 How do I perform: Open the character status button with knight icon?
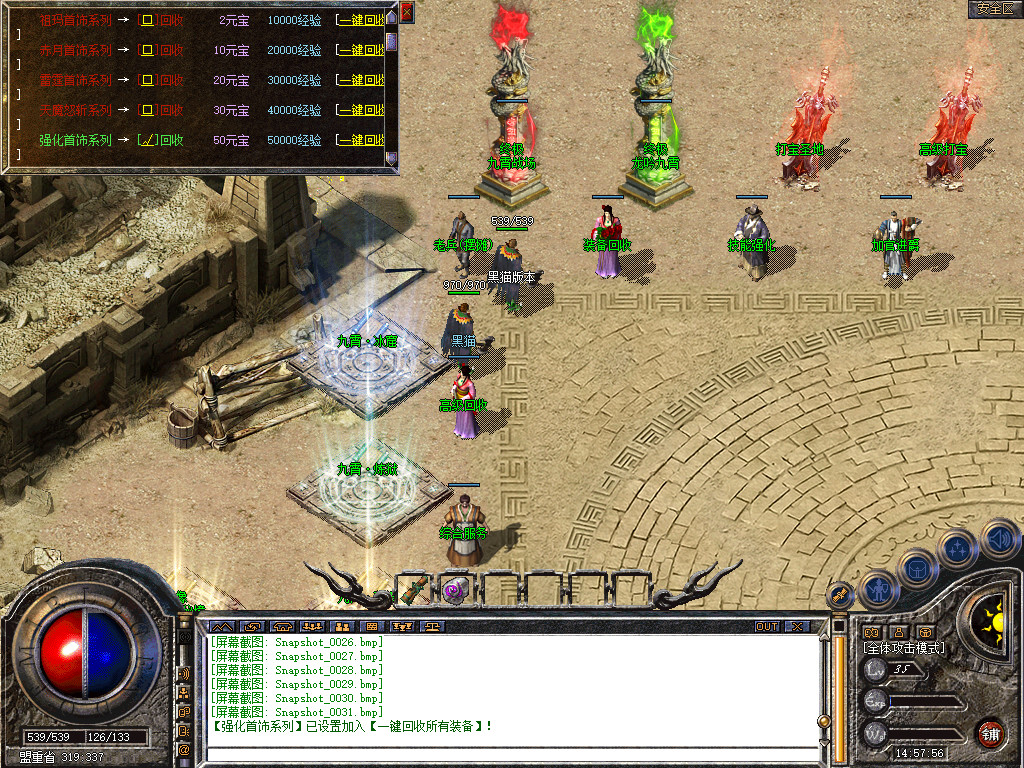point(877,589)
